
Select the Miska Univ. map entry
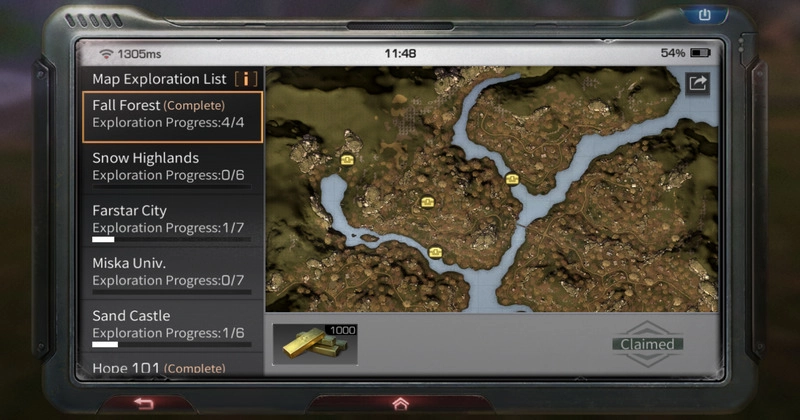172,272
